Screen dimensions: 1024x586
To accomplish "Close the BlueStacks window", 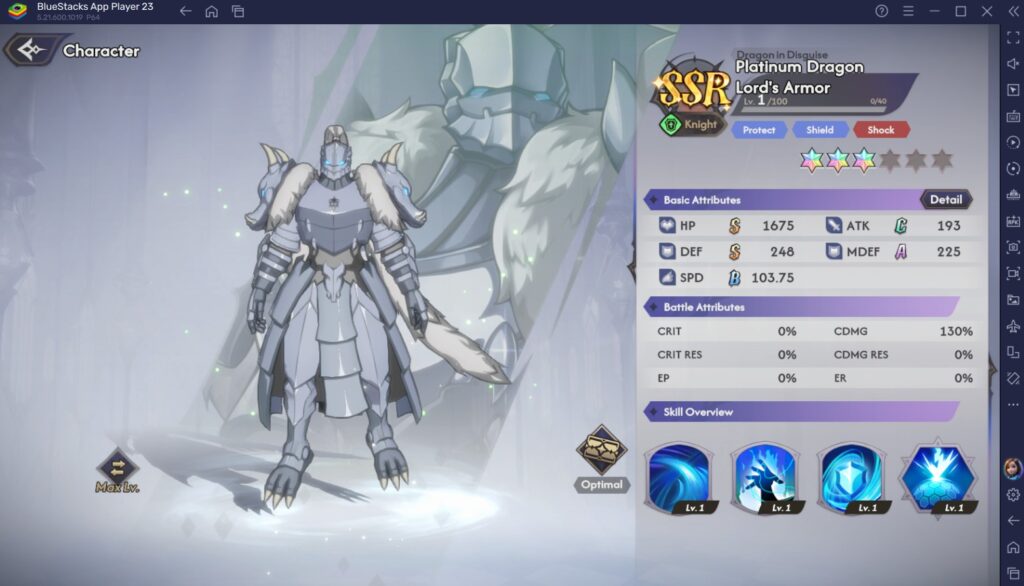I will click(x=986, y=11).
